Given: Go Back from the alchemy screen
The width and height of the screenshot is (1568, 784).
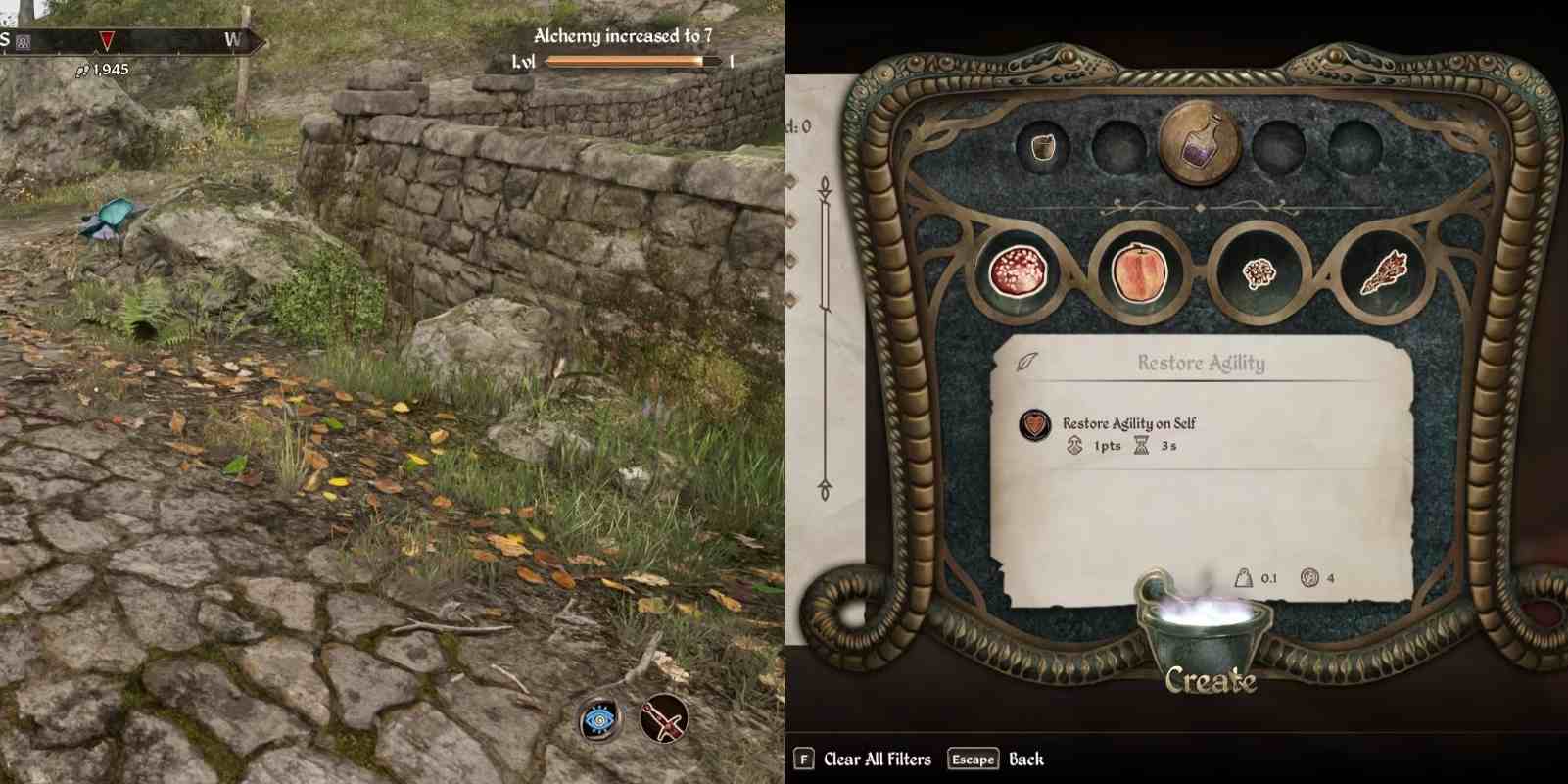Looking at the screenshot, I should [x=996, y=759].
